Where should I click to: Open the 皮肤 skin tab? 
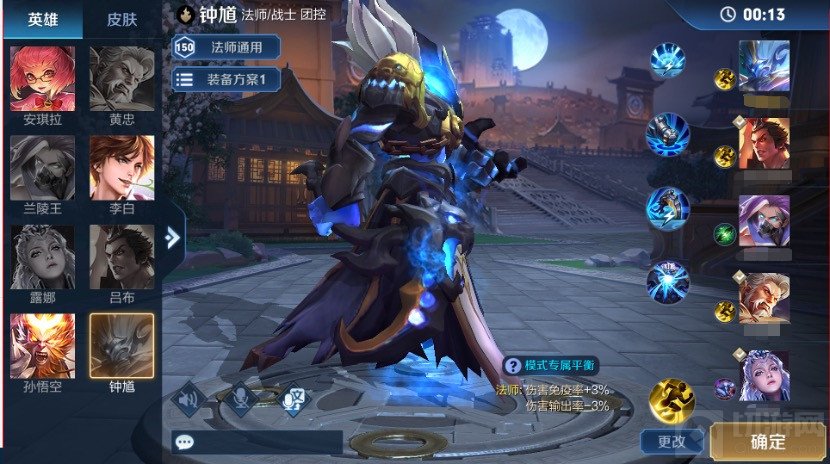click(122, 20)
